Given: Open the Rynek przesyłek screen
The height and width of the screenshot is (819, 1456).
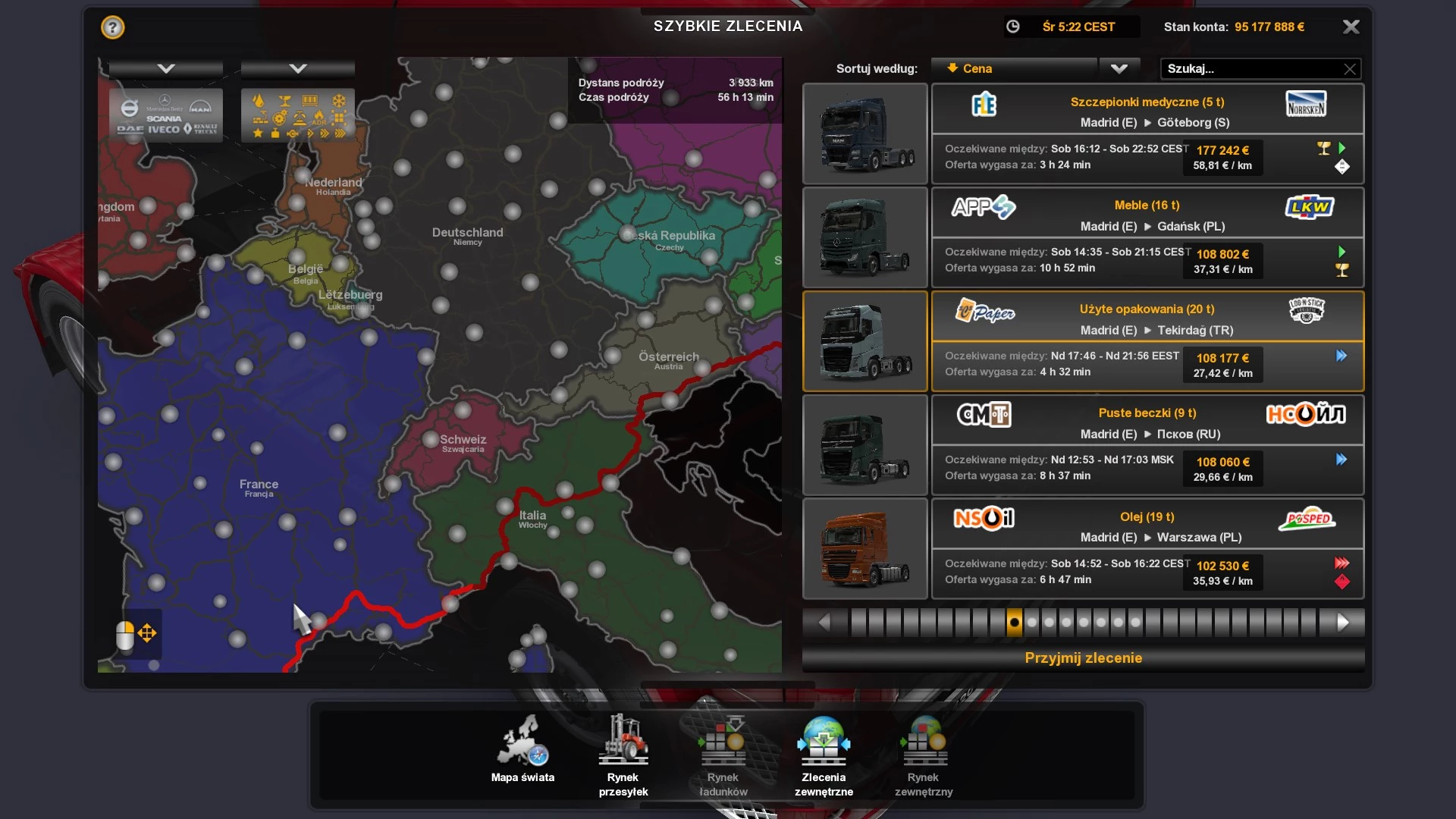Looking at the screenshot, I should click(623, 743).
